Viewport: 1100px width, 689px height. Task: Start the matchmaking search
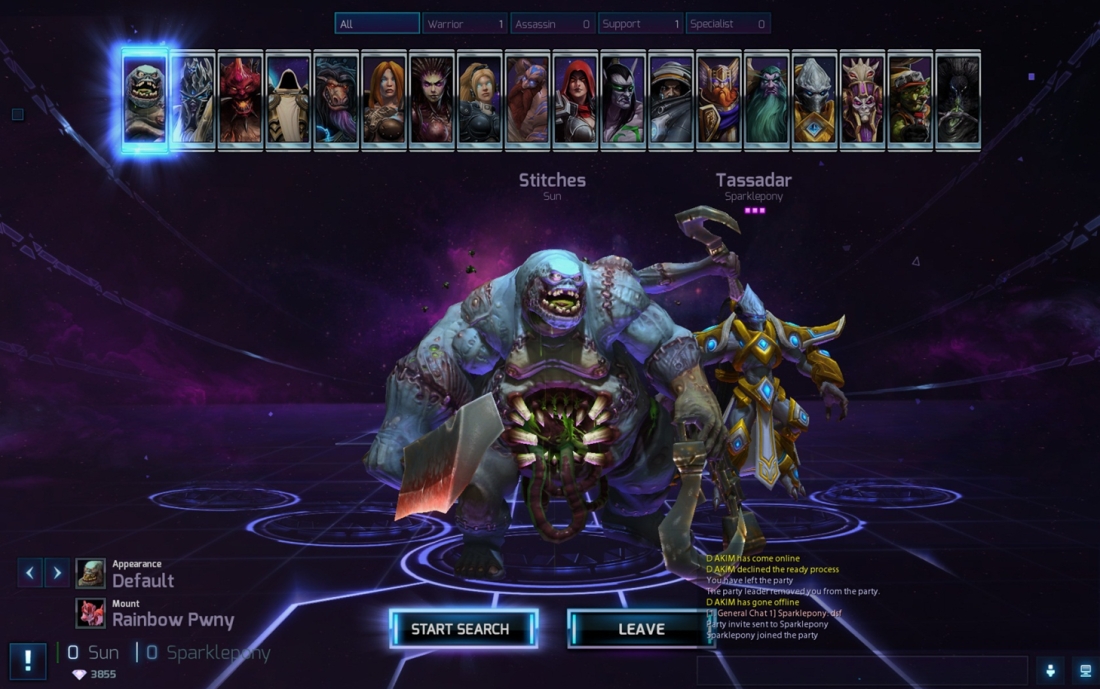click(462, 629)
